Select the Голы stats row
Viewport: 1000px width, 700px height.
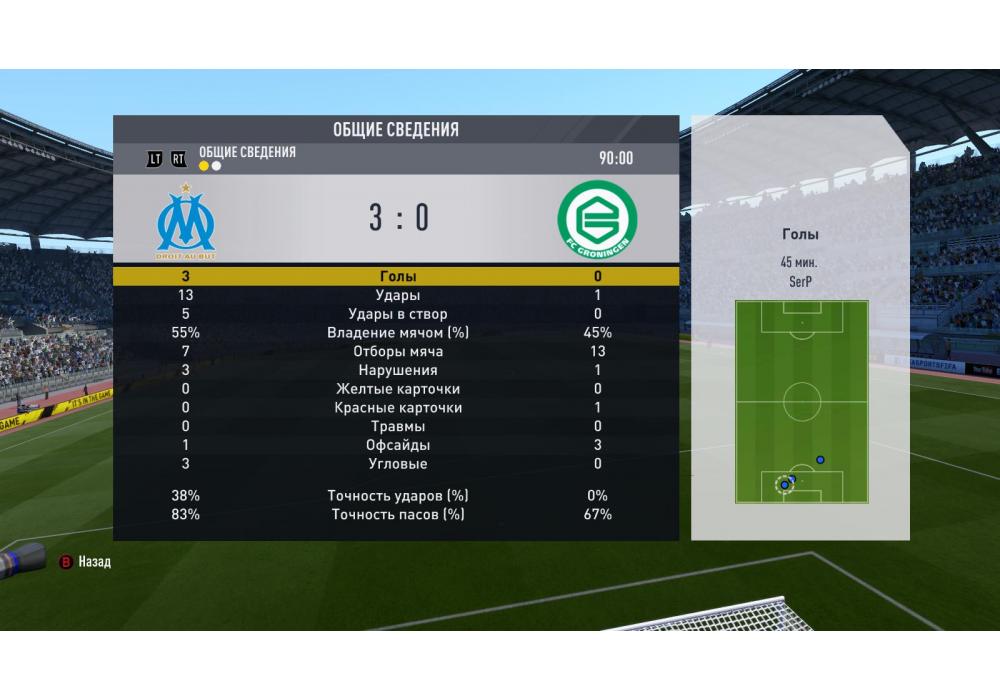tap(397, 276)
